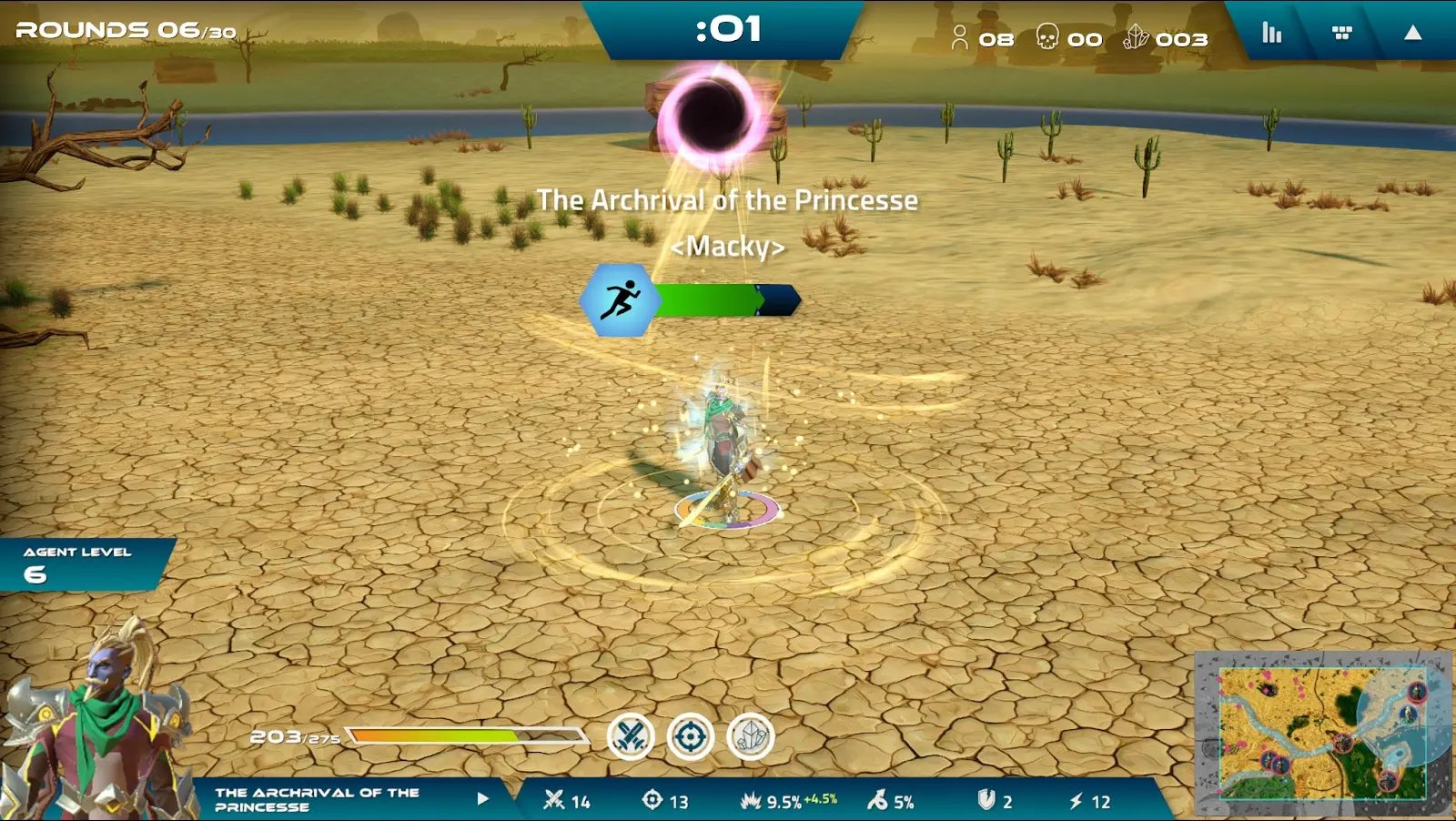Open the grid panel icon in top bar
1456x821 pixels.
(x=1340, y=34)
